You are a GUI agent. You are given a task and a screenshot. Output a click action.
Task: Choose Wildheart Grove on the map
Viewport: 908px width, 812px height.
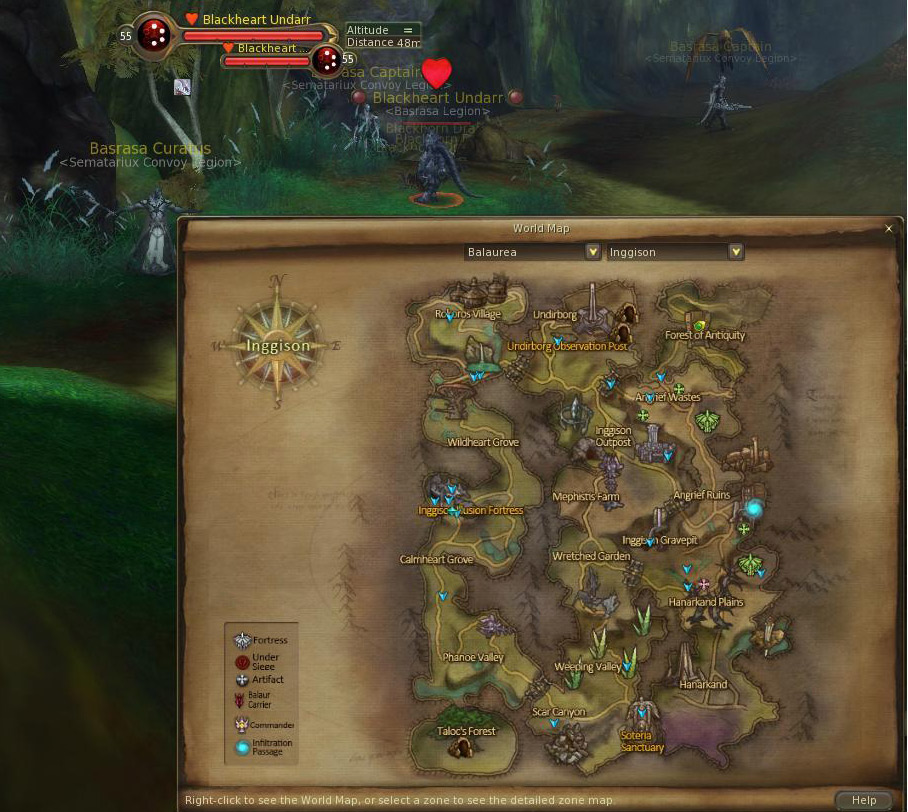[483, 442]
